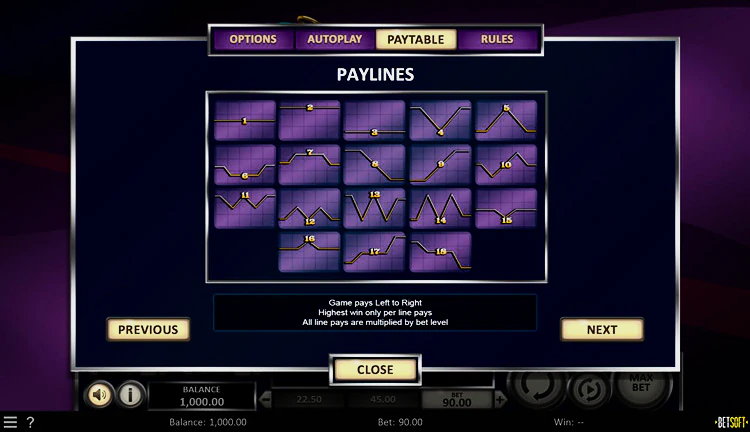Viewport: 750px width, 432px height.
Task: Open the Autoplay tab
Action: (x=334, y=40)
